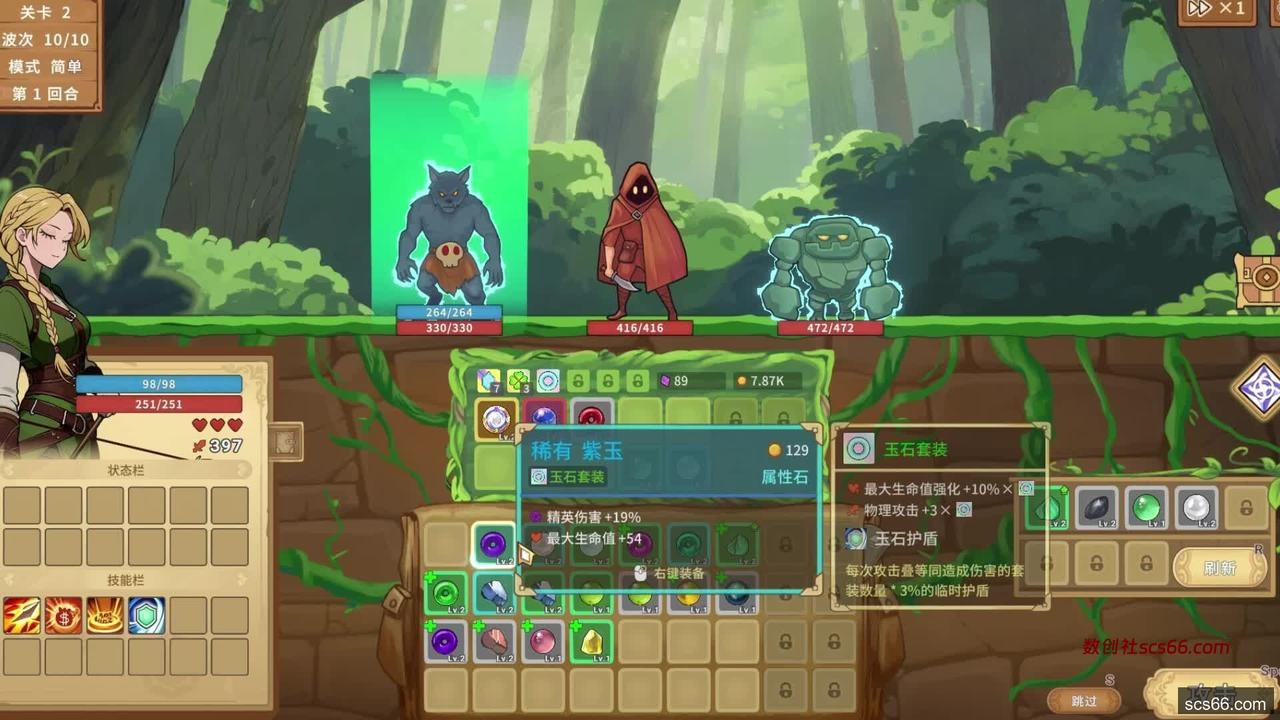Image resolution: width=1280 pixels, height=720 pixels.
Task: Trigger the green shield skill
Action: point(146,615)
